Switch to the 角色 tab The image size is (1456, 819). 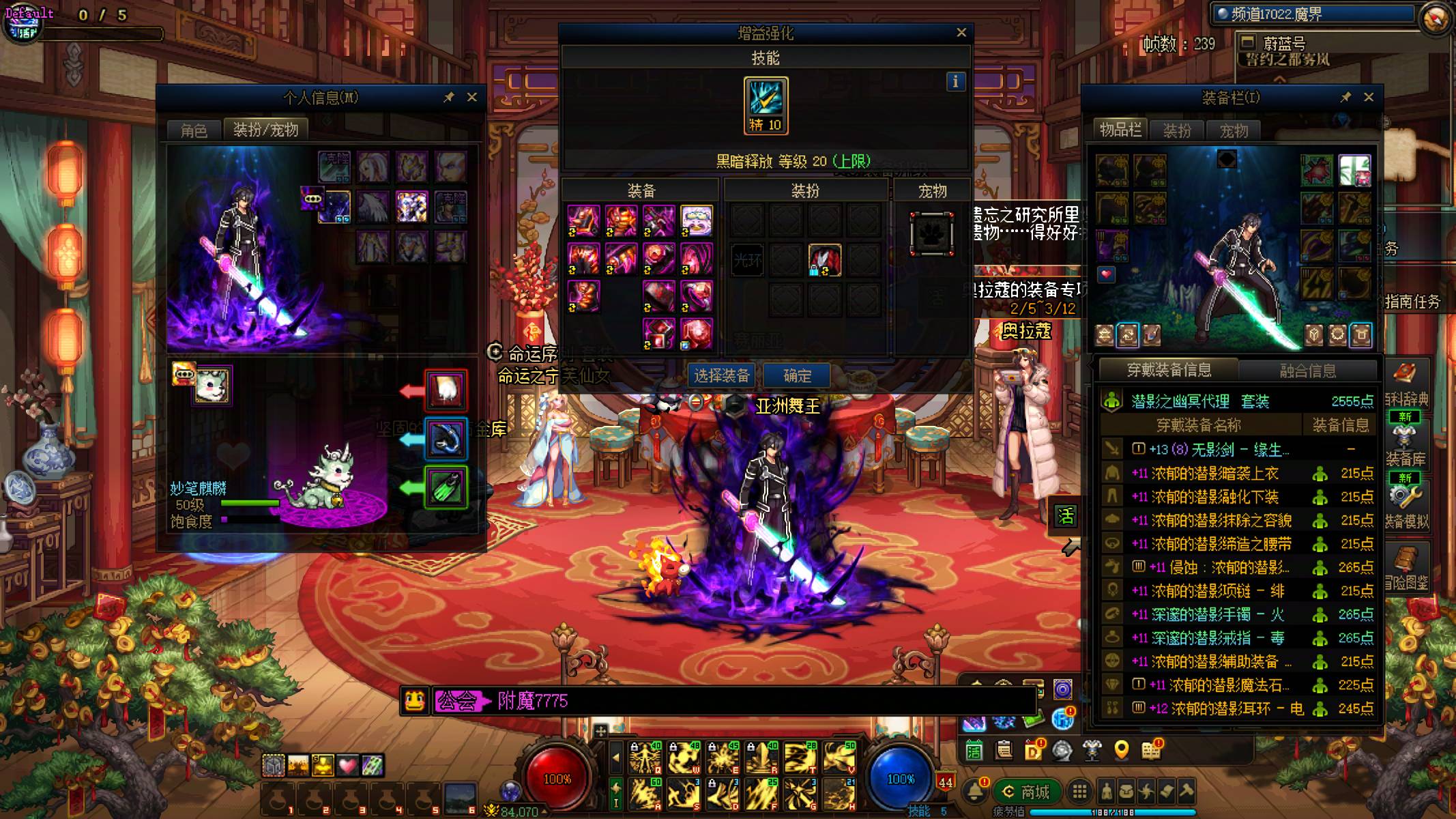tap(194, 130)
